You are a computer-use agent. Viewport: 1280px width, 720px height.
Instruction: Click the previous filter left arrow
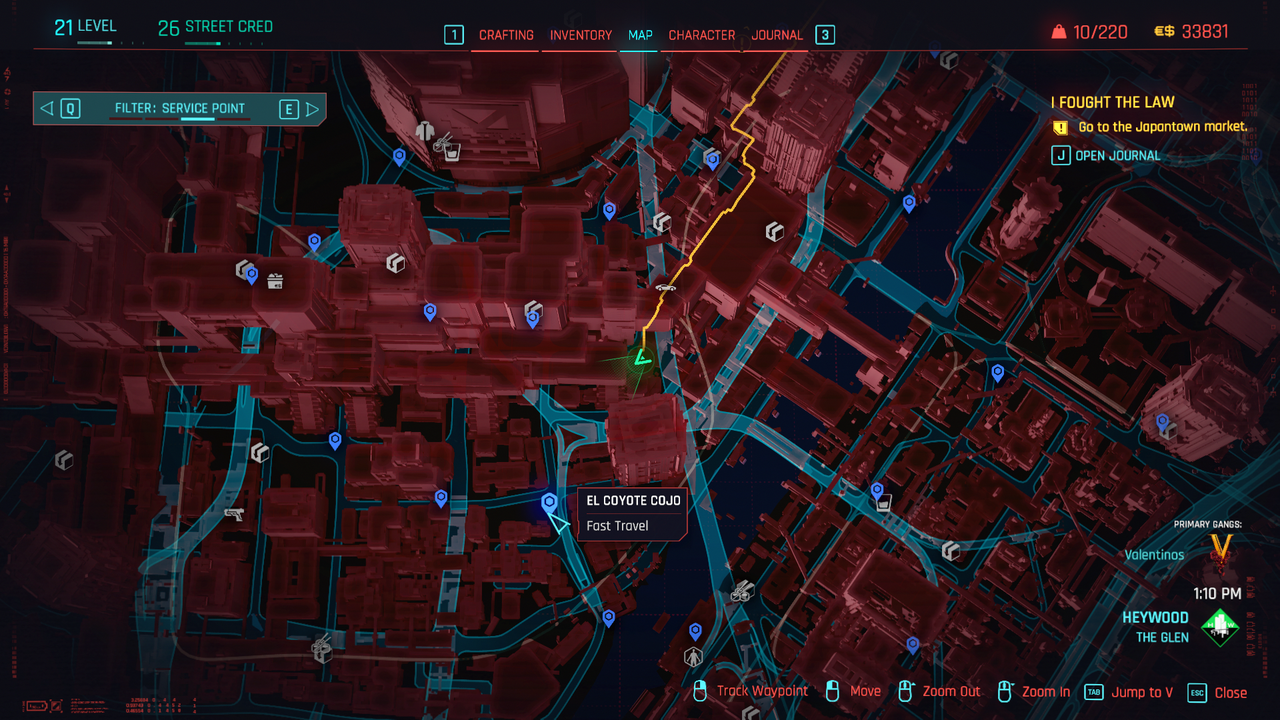[x=47, y=109]
